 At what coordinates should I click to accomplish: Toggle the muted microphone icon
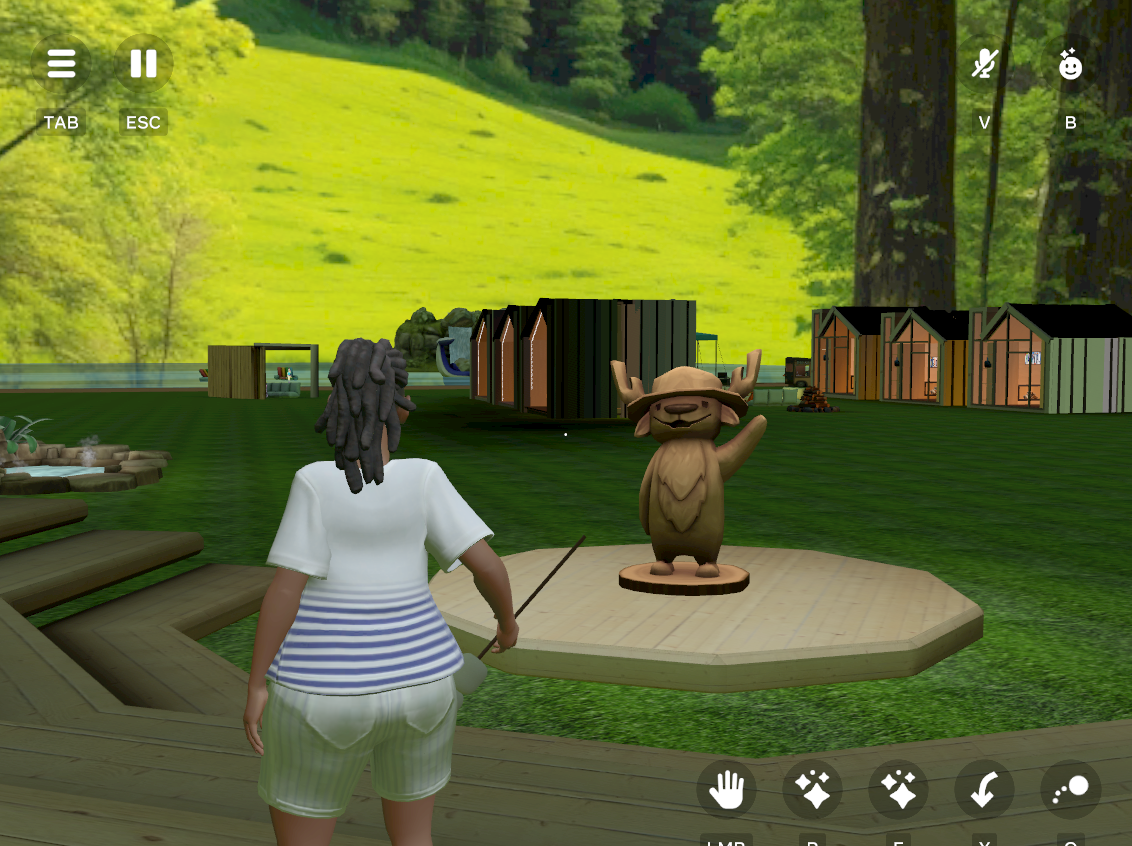pos(985,65)
